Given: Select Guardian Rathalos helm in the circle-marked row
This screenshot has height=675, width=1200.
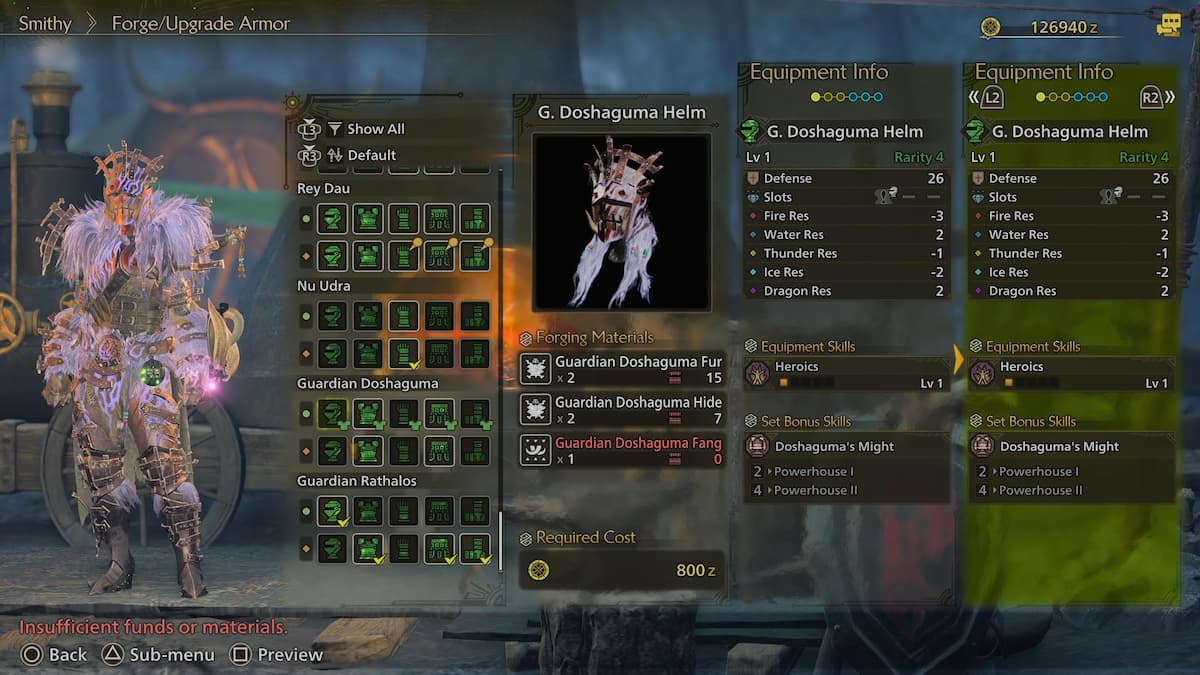Looking at the screenshot, I should click(332, 512).
